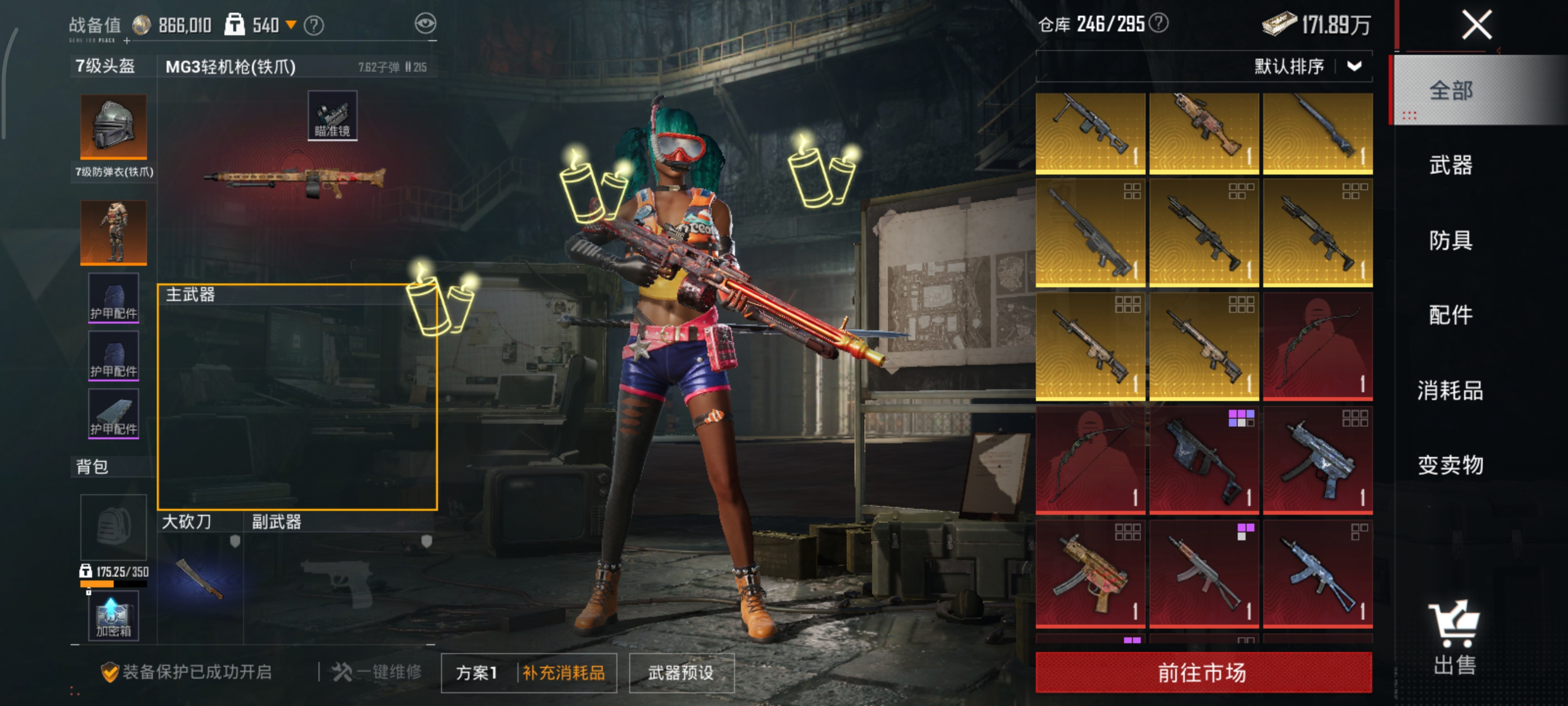The image size is (1568, 706).
Task: Select the 防具 armor category
Action: 1450,241
